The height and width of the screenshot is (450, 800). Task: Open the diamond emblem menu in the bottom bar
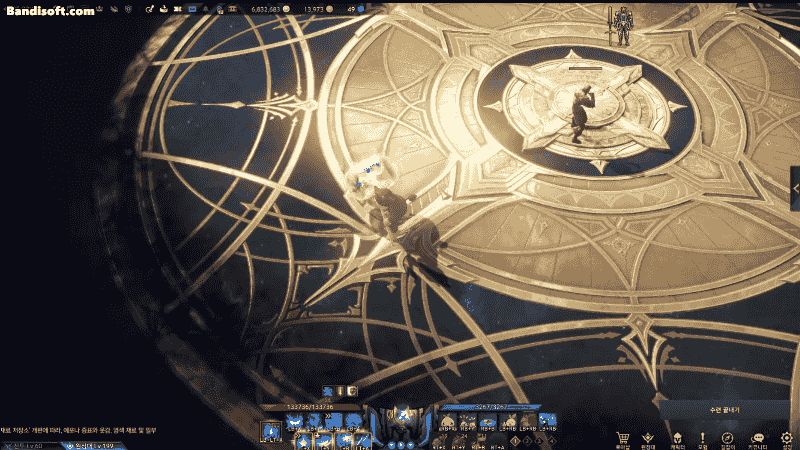tap(649, 438)
